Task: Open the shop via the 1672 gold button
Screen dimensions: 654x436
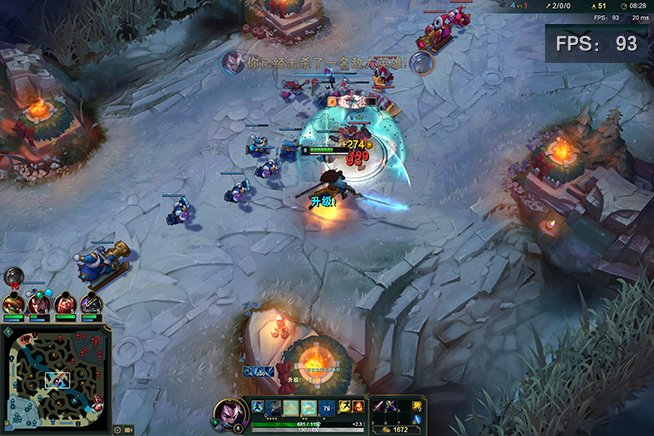Action: (x=397, y=428)
